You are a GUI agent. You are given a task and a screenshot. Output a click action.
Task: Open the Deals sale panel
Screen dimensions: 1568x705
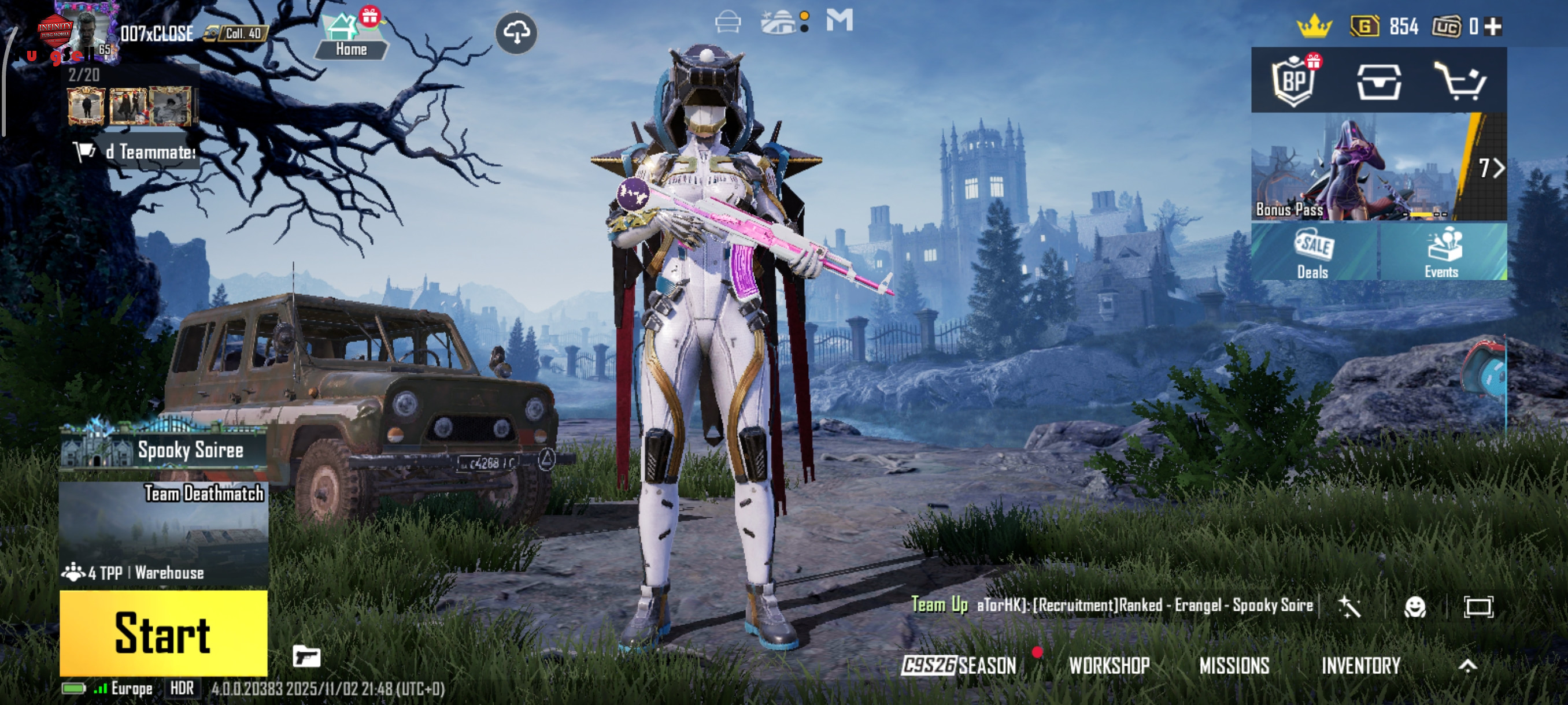[x=1314, y=253]
